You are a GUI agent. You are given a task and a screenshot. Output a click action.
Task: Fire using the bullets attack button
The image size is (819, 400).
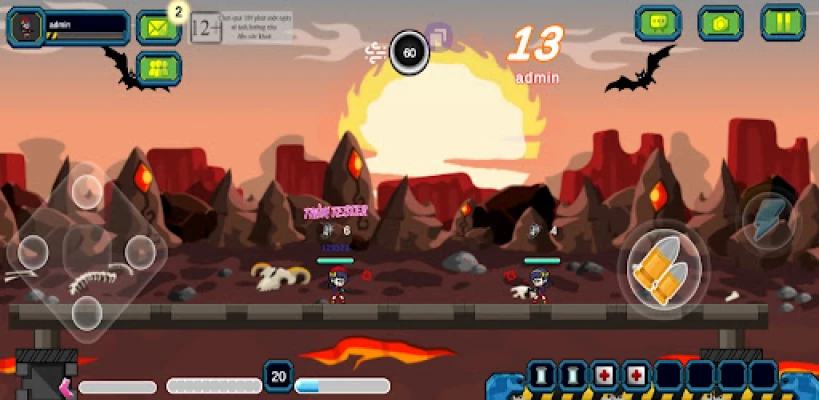(x=663, y=268)
